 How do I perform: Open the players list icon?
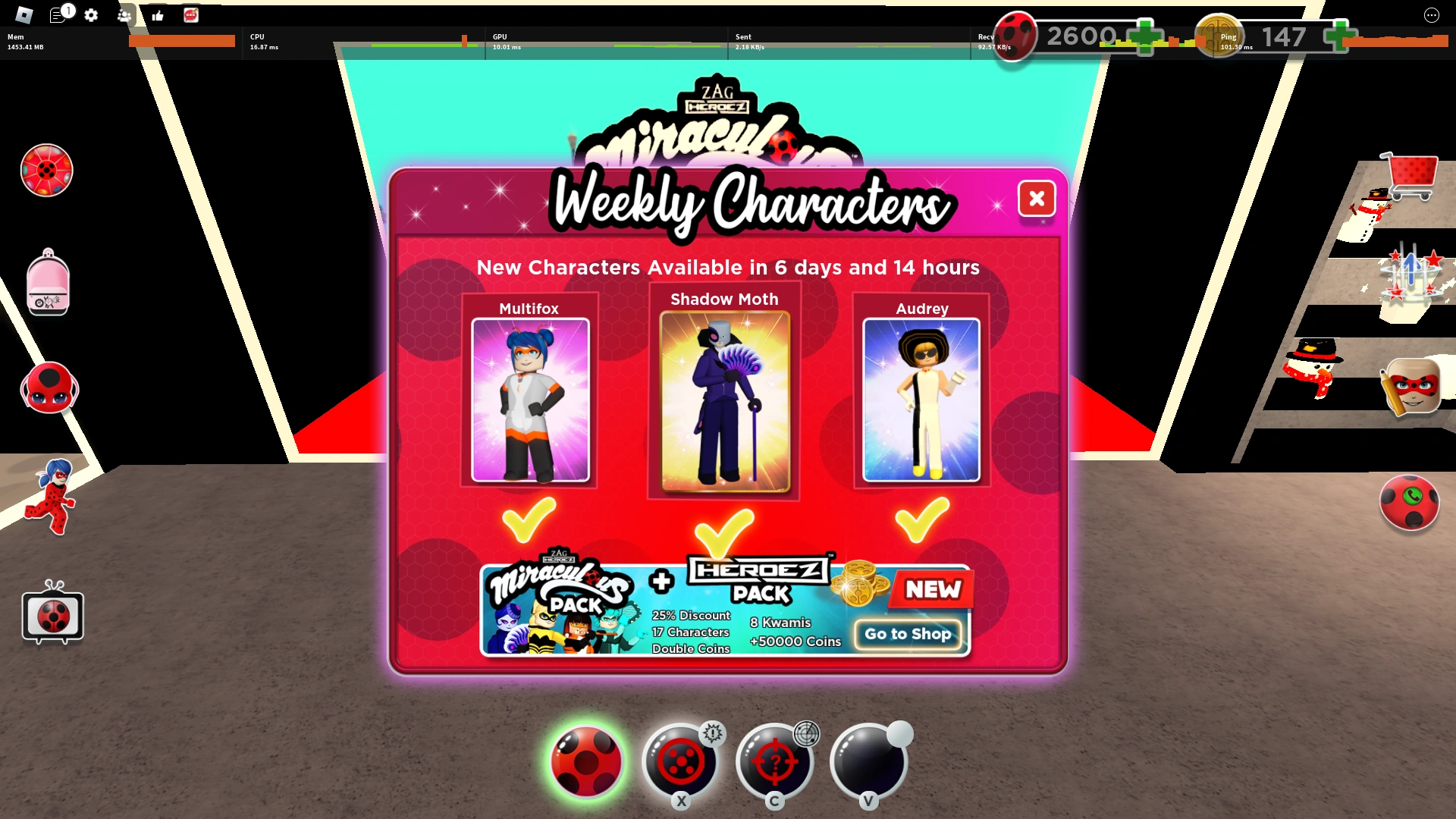tap(124, 15)
